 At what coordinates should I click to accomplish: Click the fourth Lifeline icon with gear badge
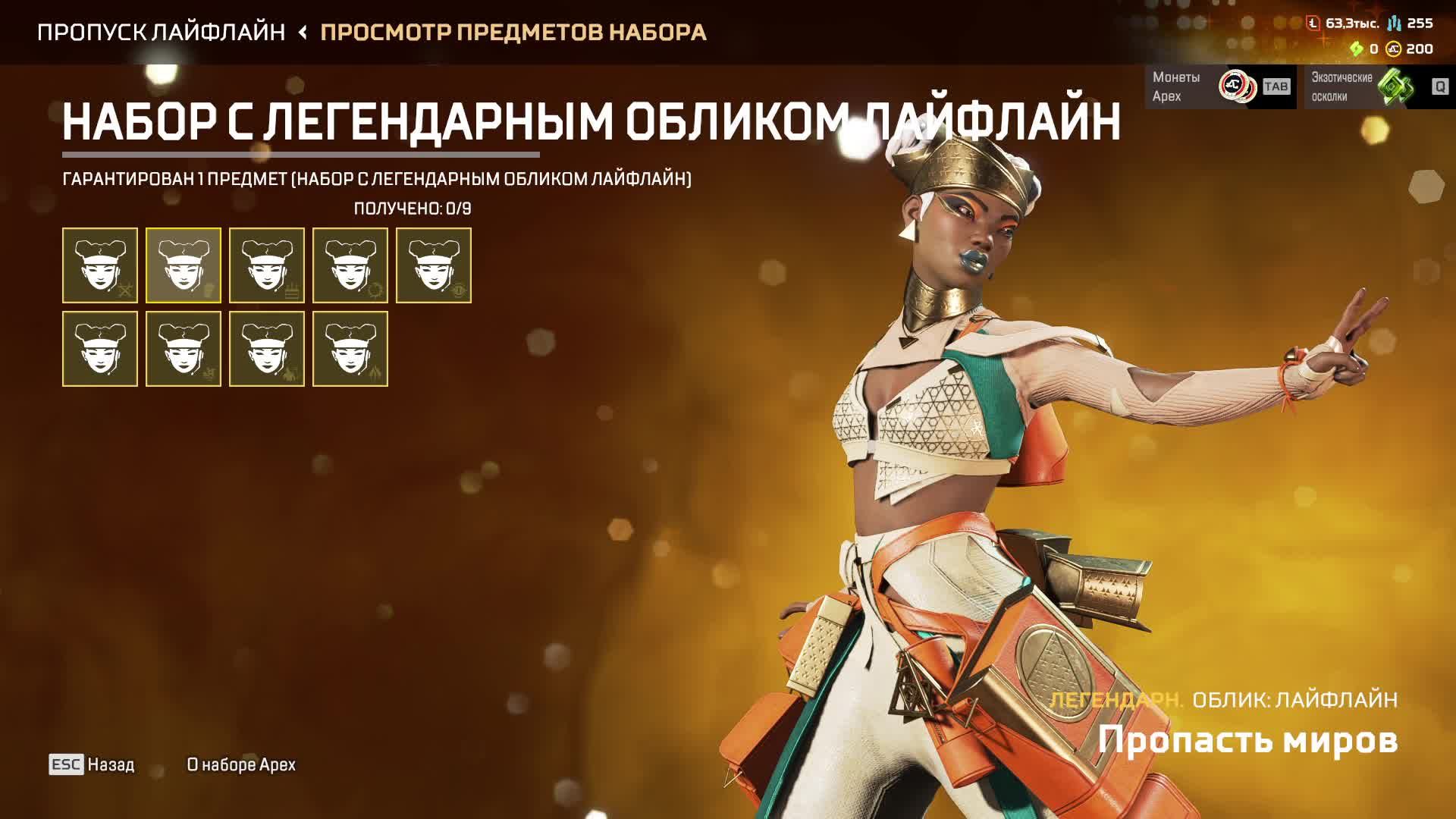click(x=350, y=265)
